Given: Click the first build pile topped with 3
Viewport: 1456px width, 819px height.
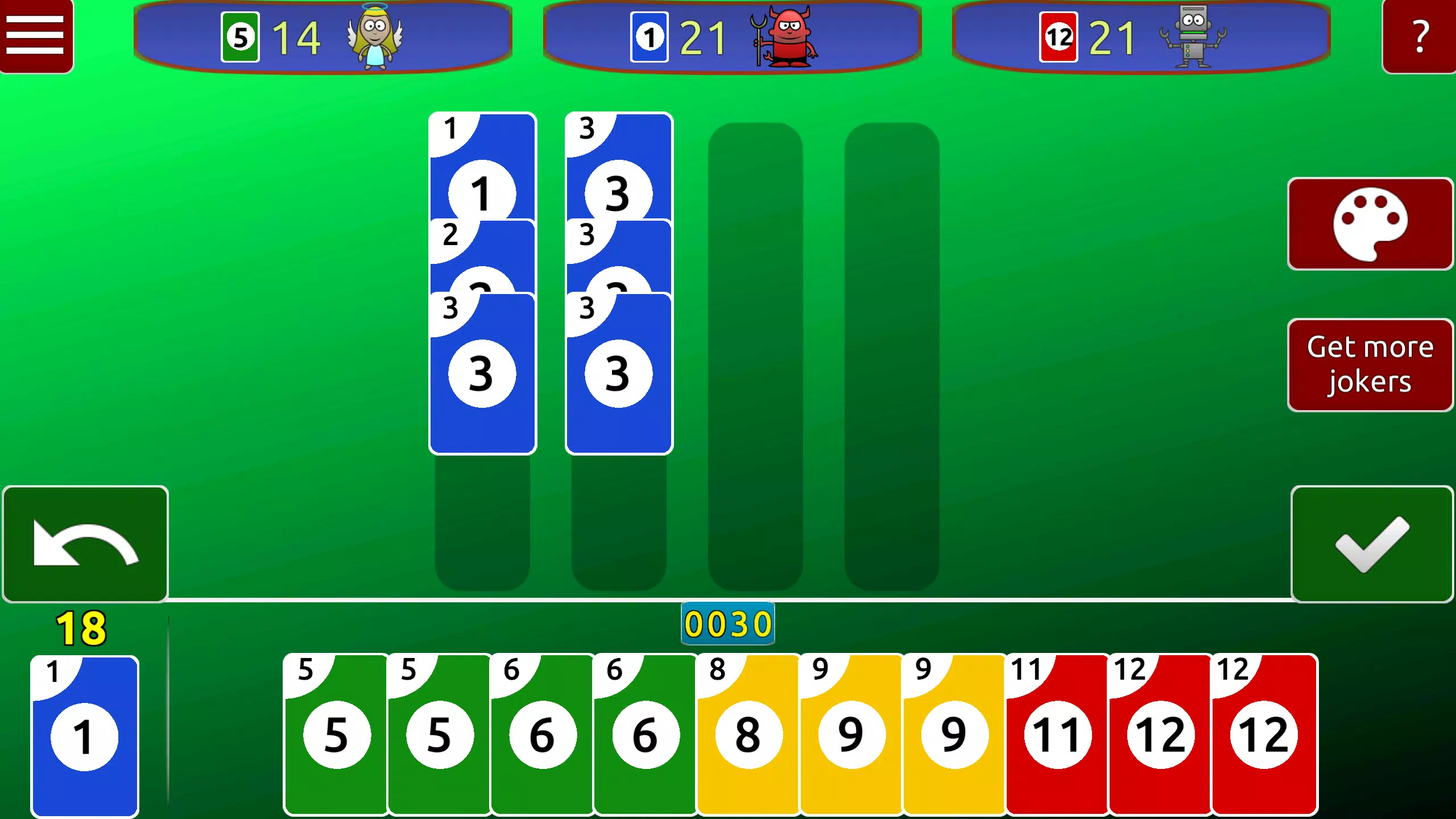Looking at the screenshot, I should (482, 373).
